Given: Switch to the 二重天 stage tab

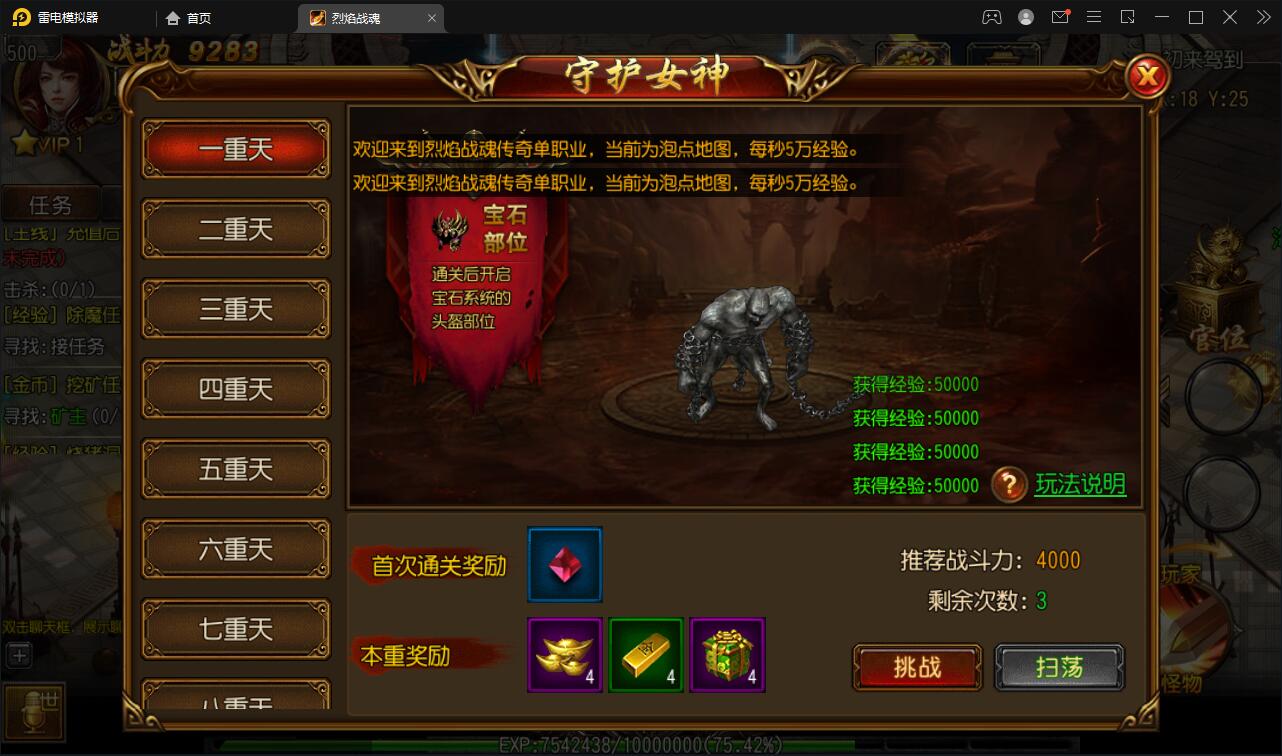Looking at the screenshot, I should point(235,229).
